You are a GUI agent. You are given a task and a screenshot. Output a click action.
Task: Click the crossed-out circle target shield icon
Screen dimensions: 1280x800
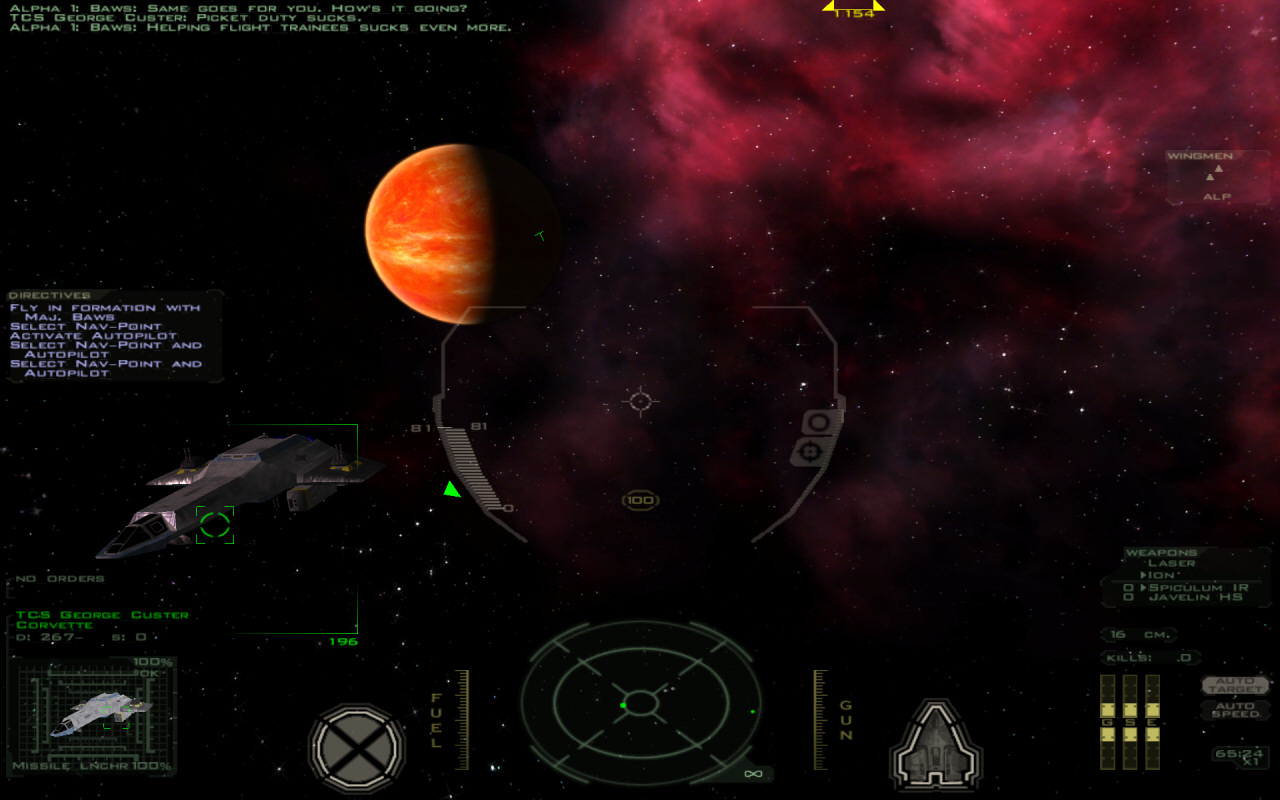(357, 746)
